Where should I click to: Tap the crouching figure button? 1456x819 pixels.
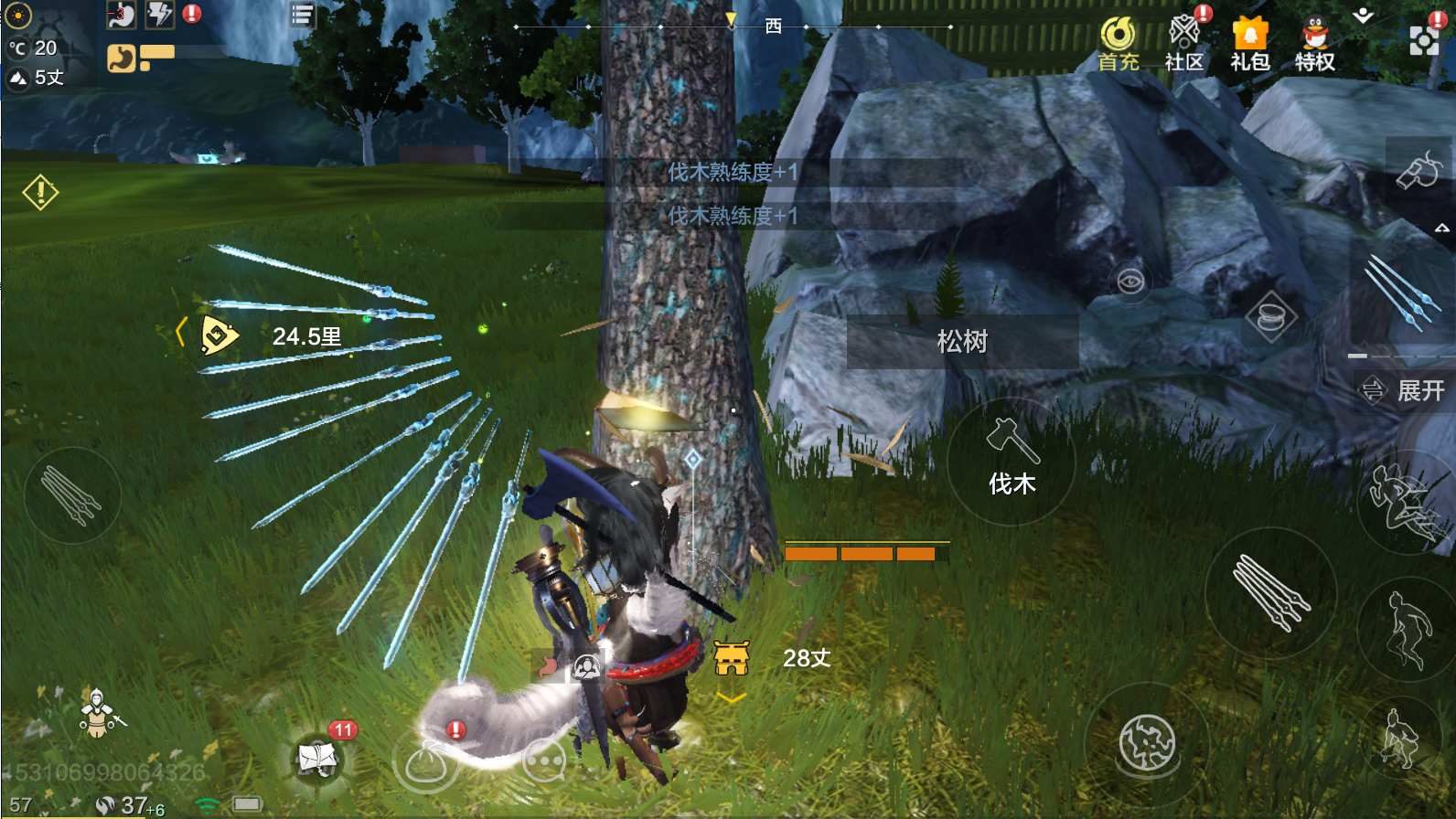pos(1400,738)
